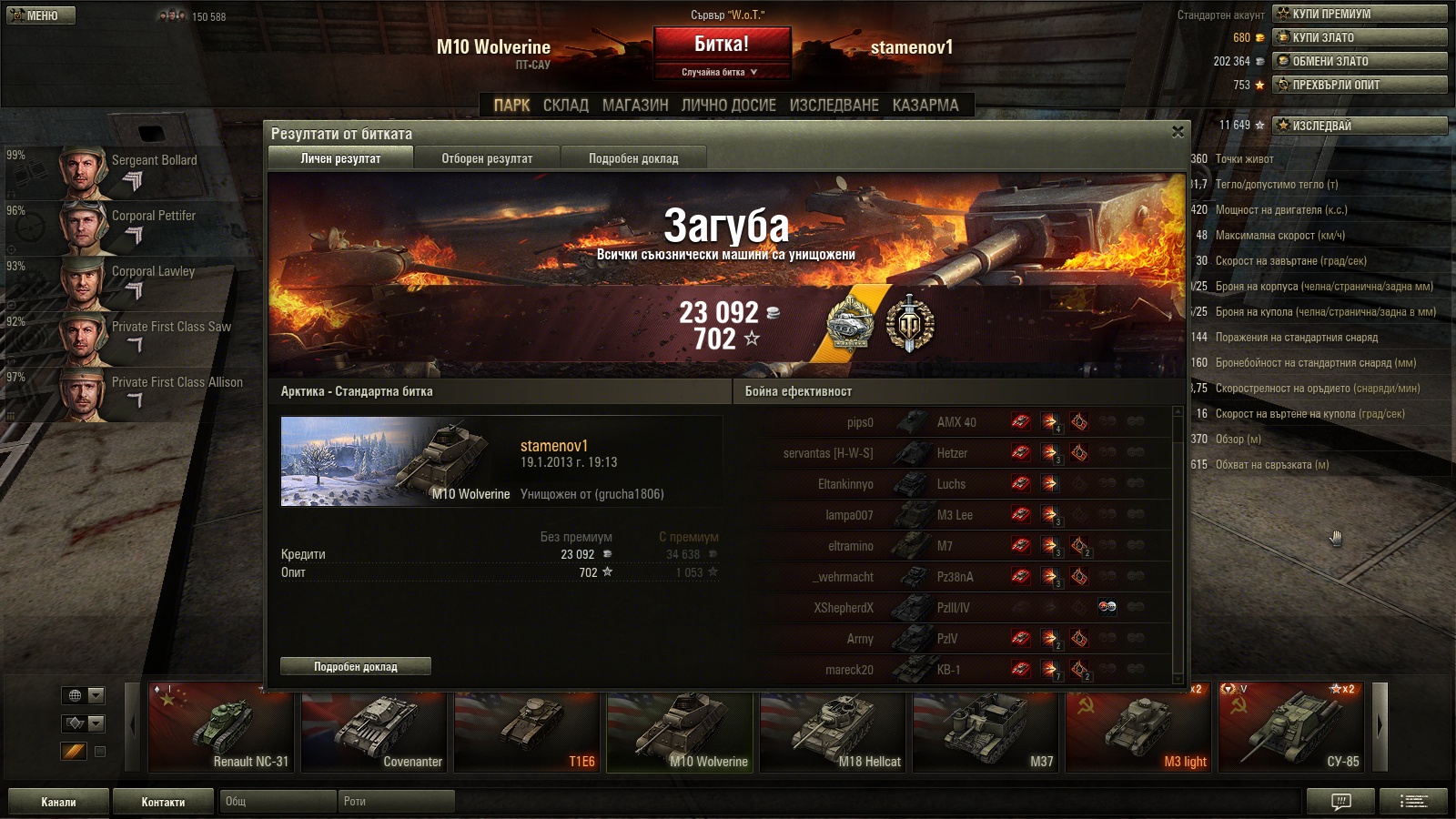The height and width of the screenshot is (819, 1456).
Task: Switch to the Отборен резултат tab
Action: pos(487,158)
